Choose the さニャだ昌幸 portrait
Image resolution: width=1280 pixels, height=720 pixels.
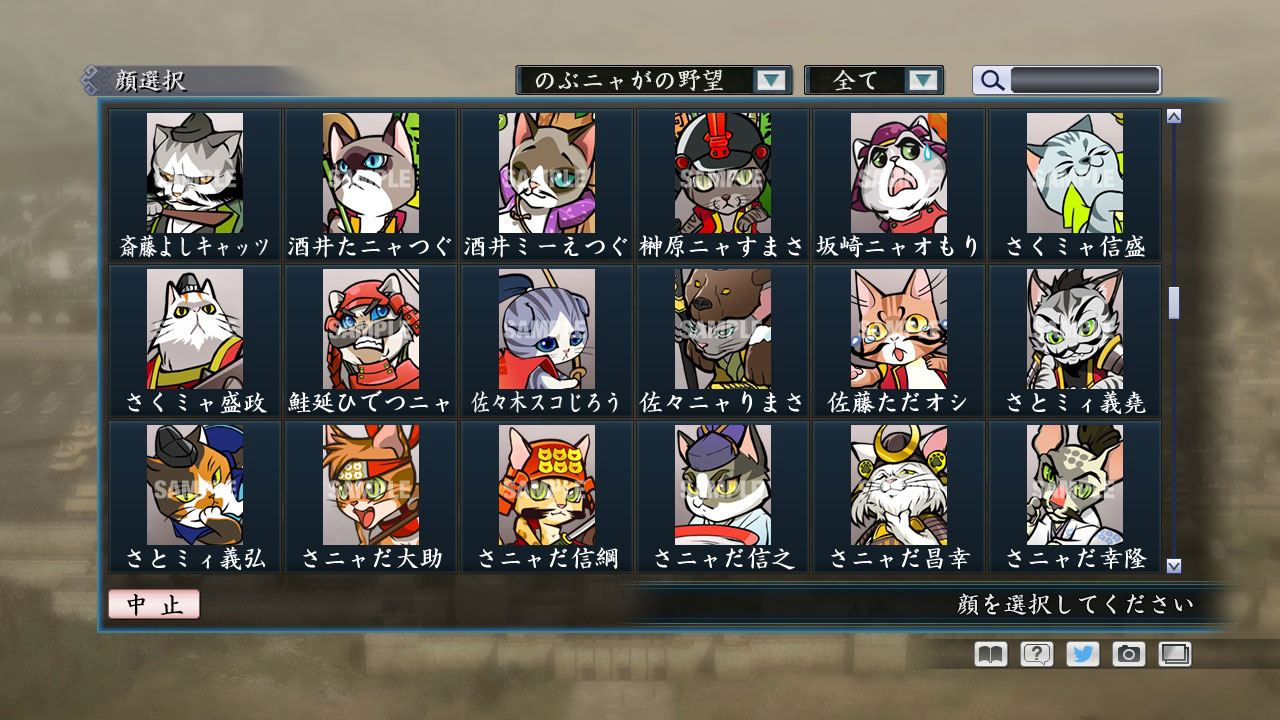pos(897,485)
